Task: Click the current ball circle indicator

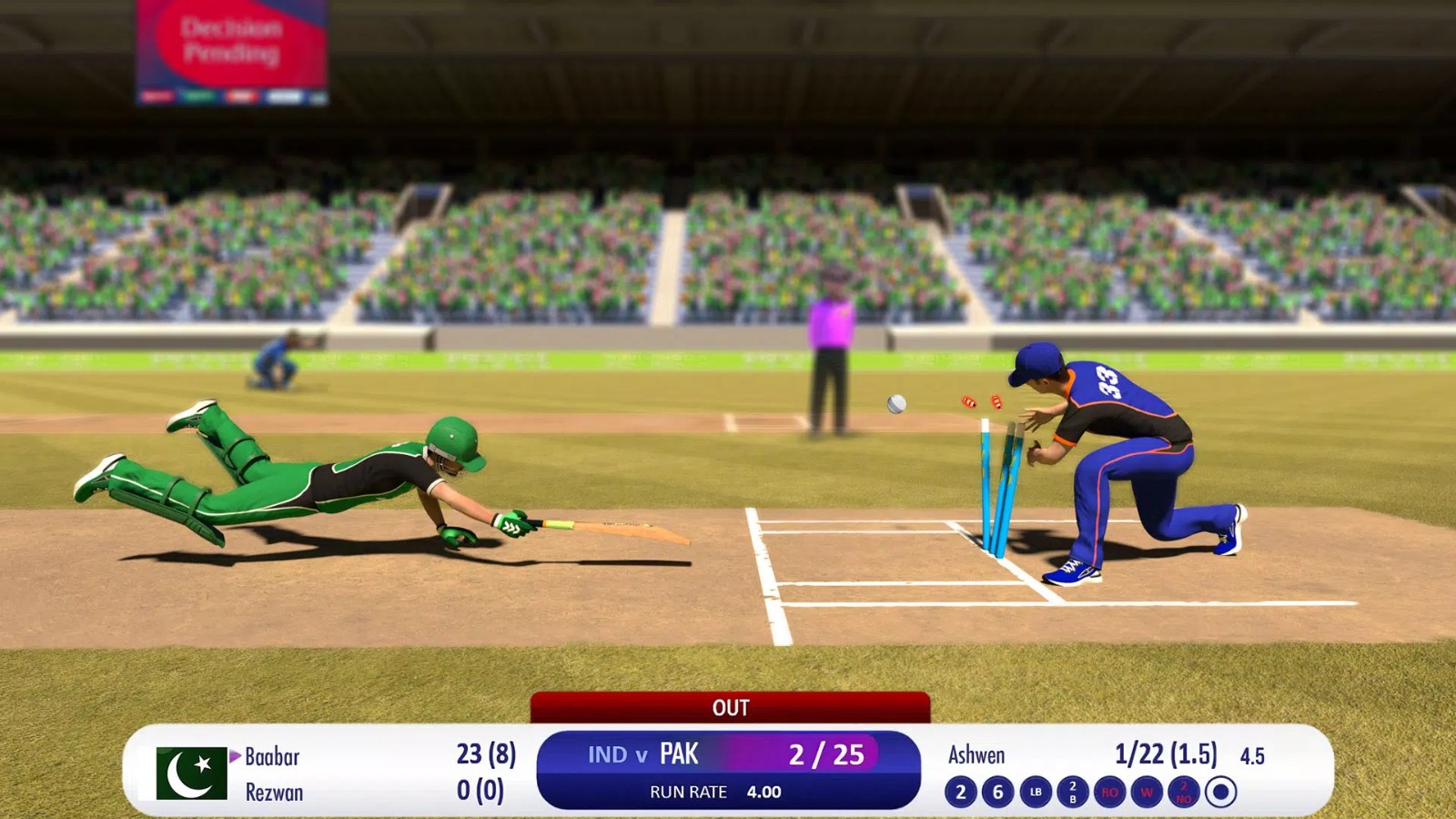Action: (x=1221, y=790)
